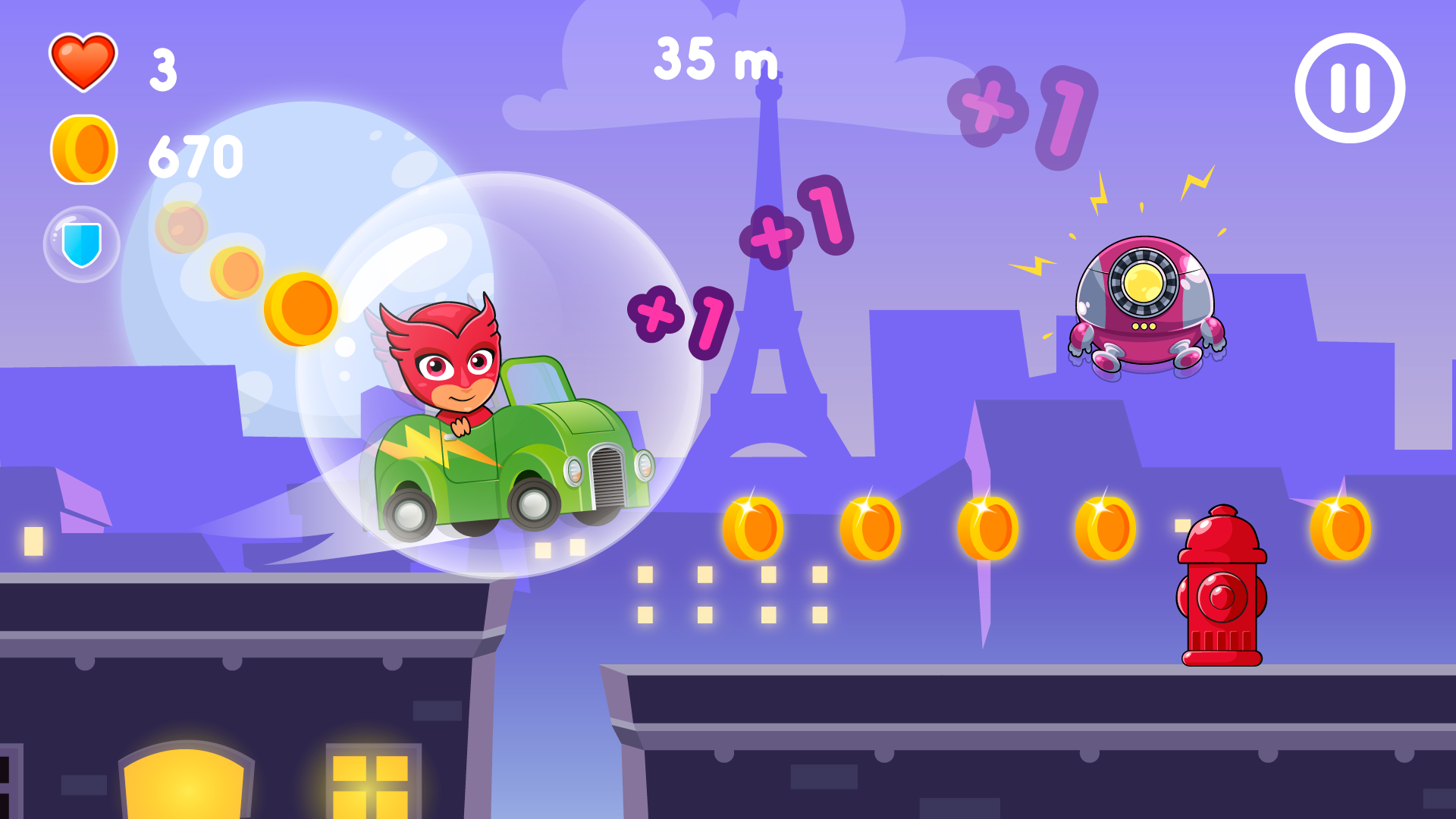Tap the coin total reading 670
Screen dimensions: 1456x819
click(x=197, y=154)
